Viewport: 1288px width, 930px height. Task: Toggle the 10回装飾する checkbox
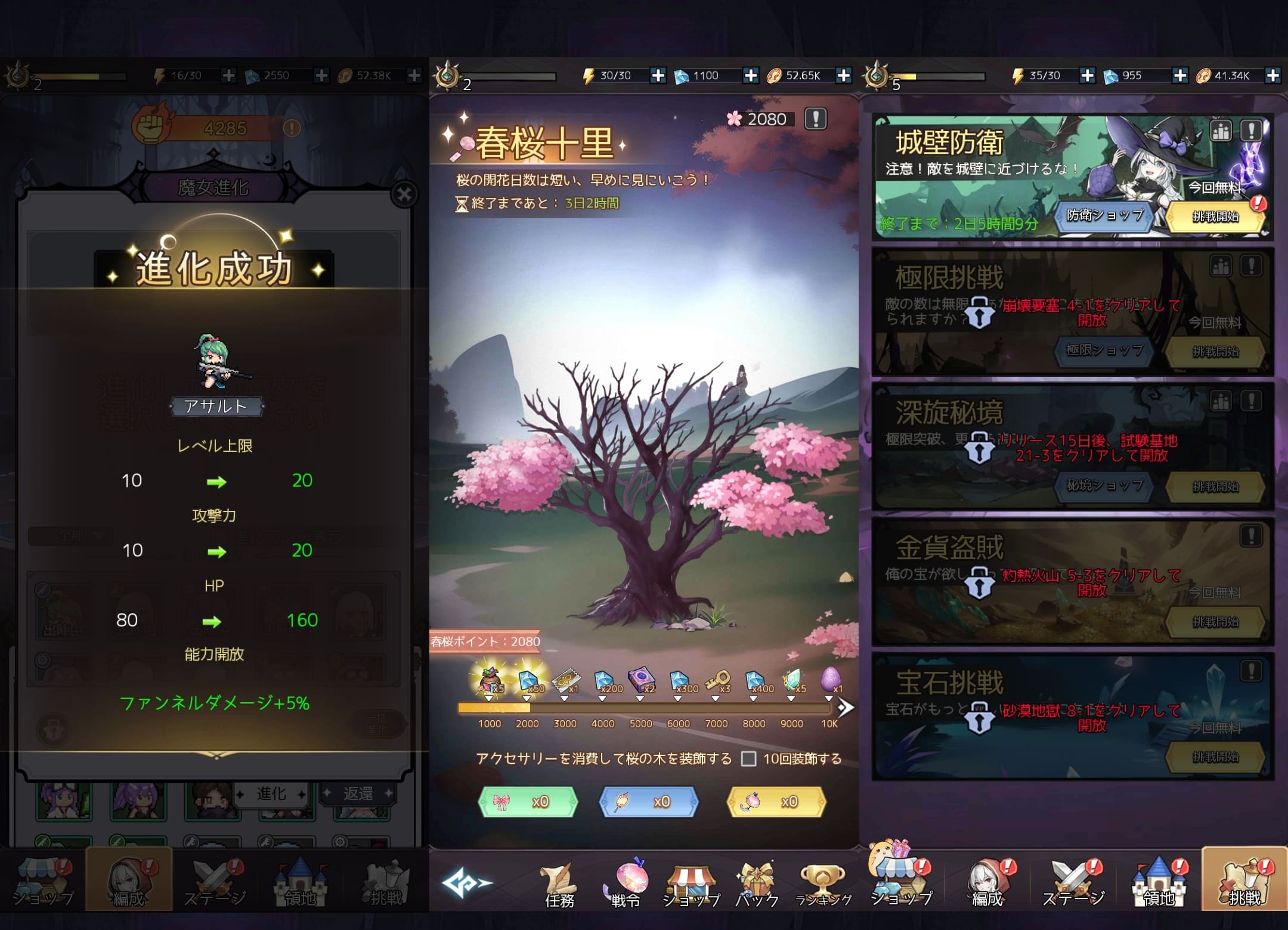click(x=748, y=758)
